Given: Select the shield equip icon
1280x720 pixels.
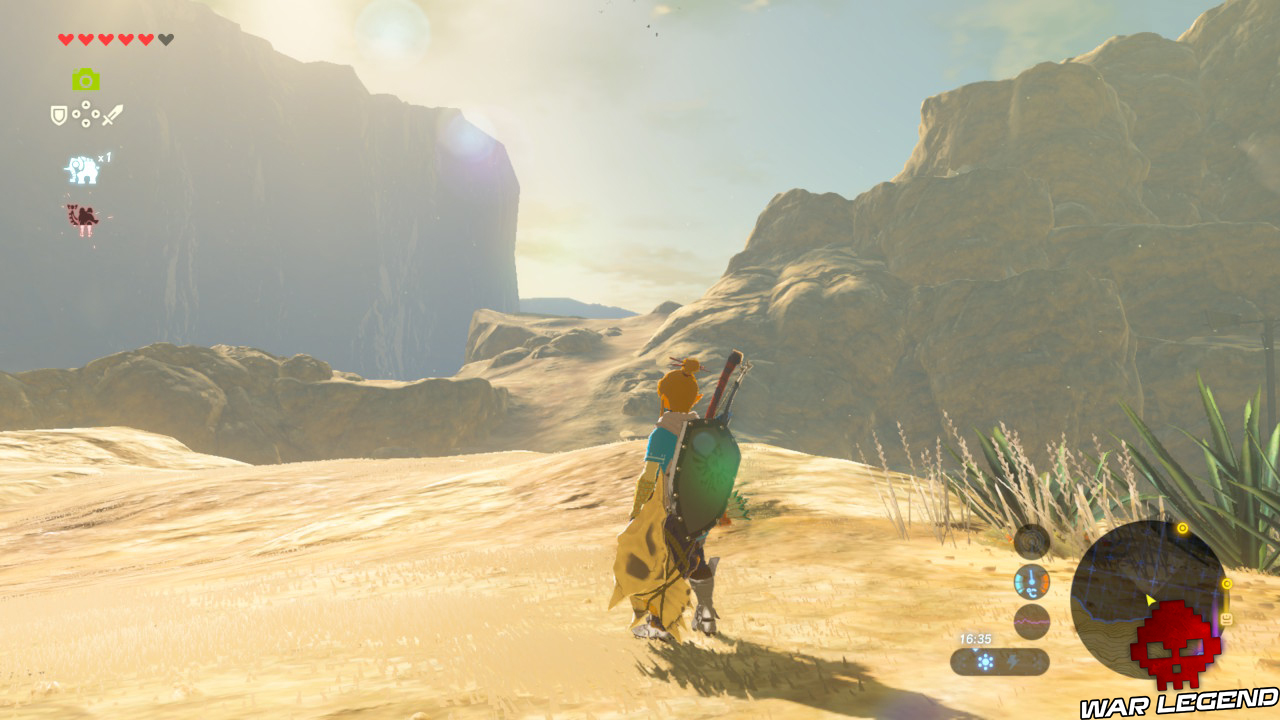Looking at the screenshot, I should click(58, 113).
